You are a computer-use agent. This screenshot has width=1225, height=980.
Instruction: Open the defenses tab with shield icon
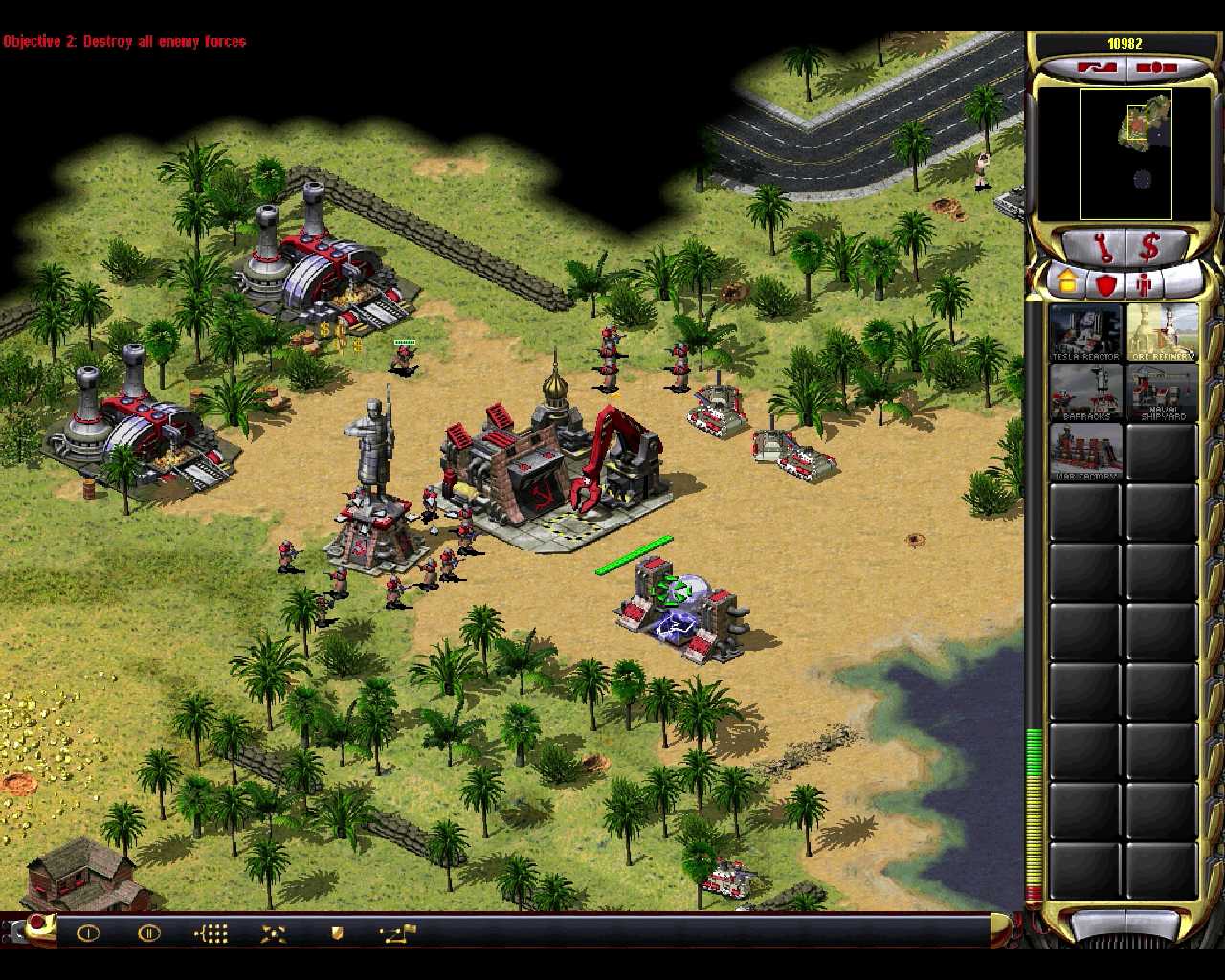coord(1106,284)
